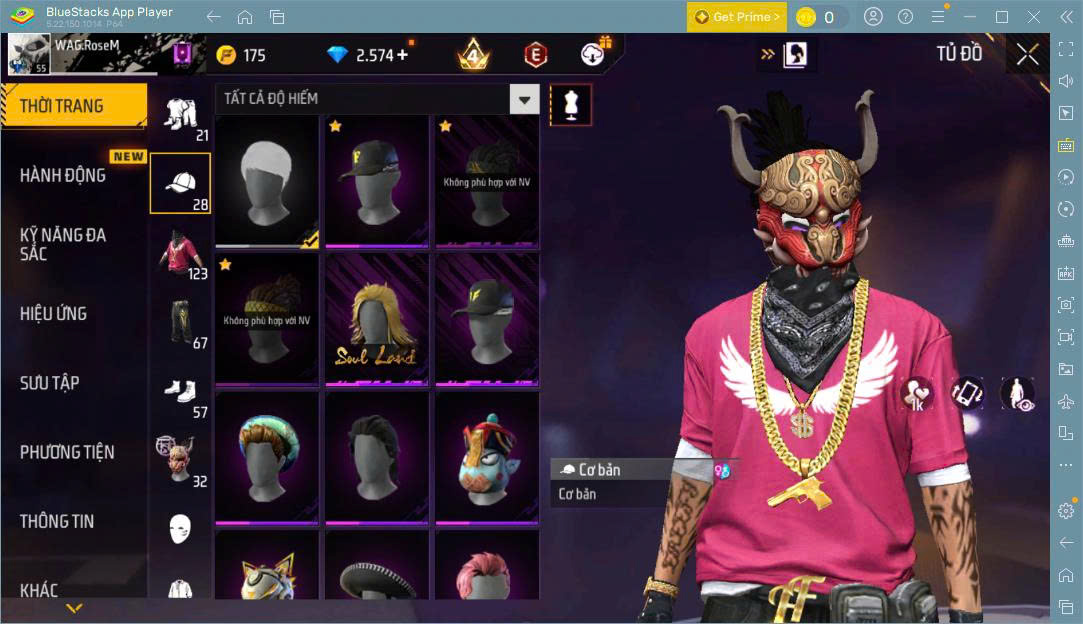The image size is (1083, 624).
Task: Close the wardrobe with the X button
Action: click(x=1027, y=55)
